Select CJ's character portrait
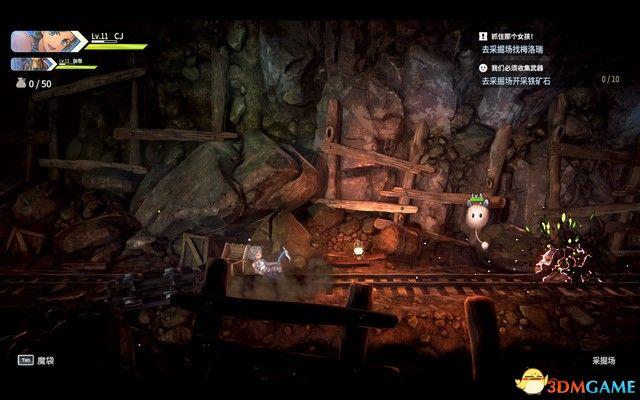The width and height of the screenshot is (640, 400). (35, 43)
